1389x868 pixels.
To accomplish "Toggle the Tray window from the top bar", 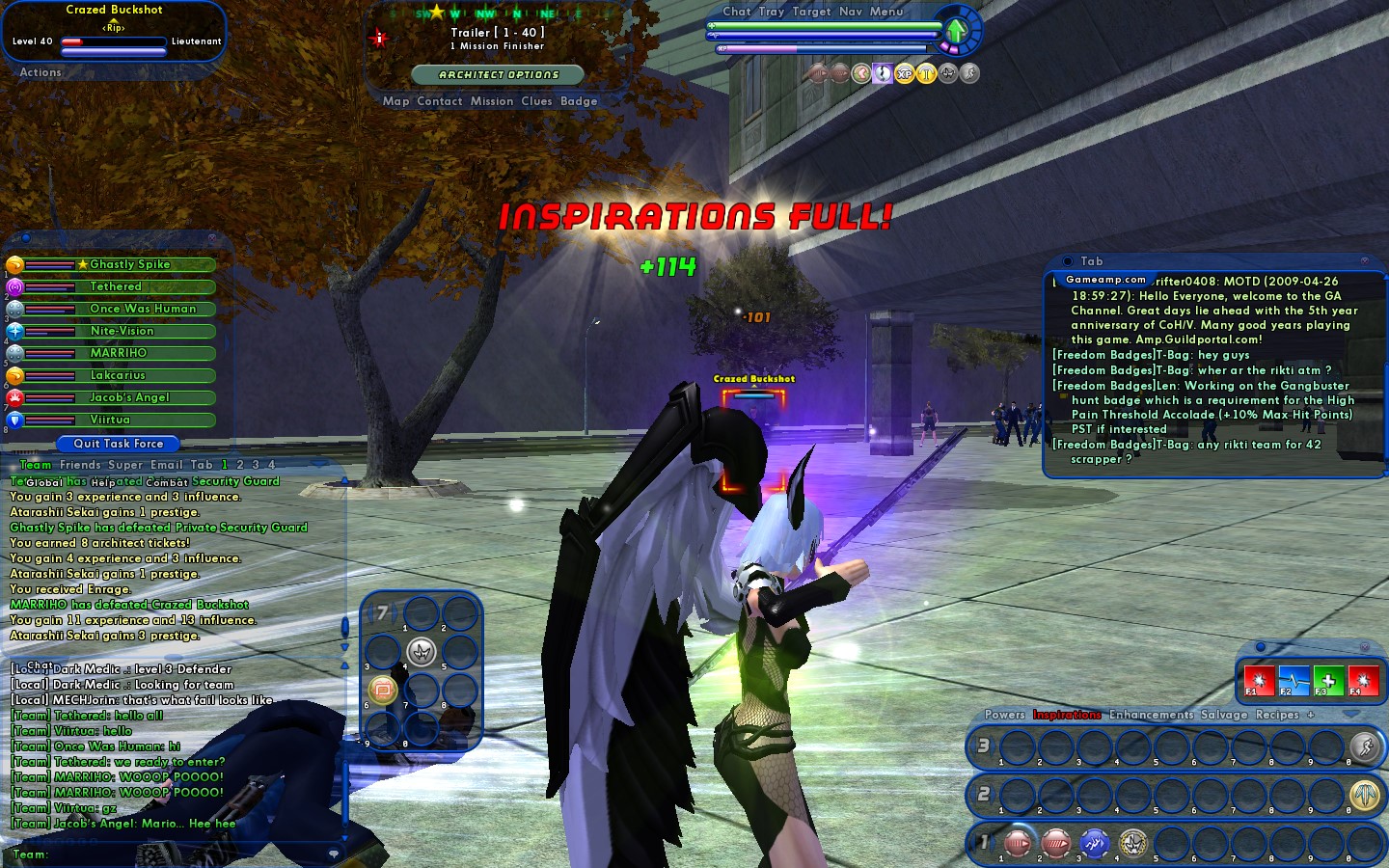I will 771,12.
